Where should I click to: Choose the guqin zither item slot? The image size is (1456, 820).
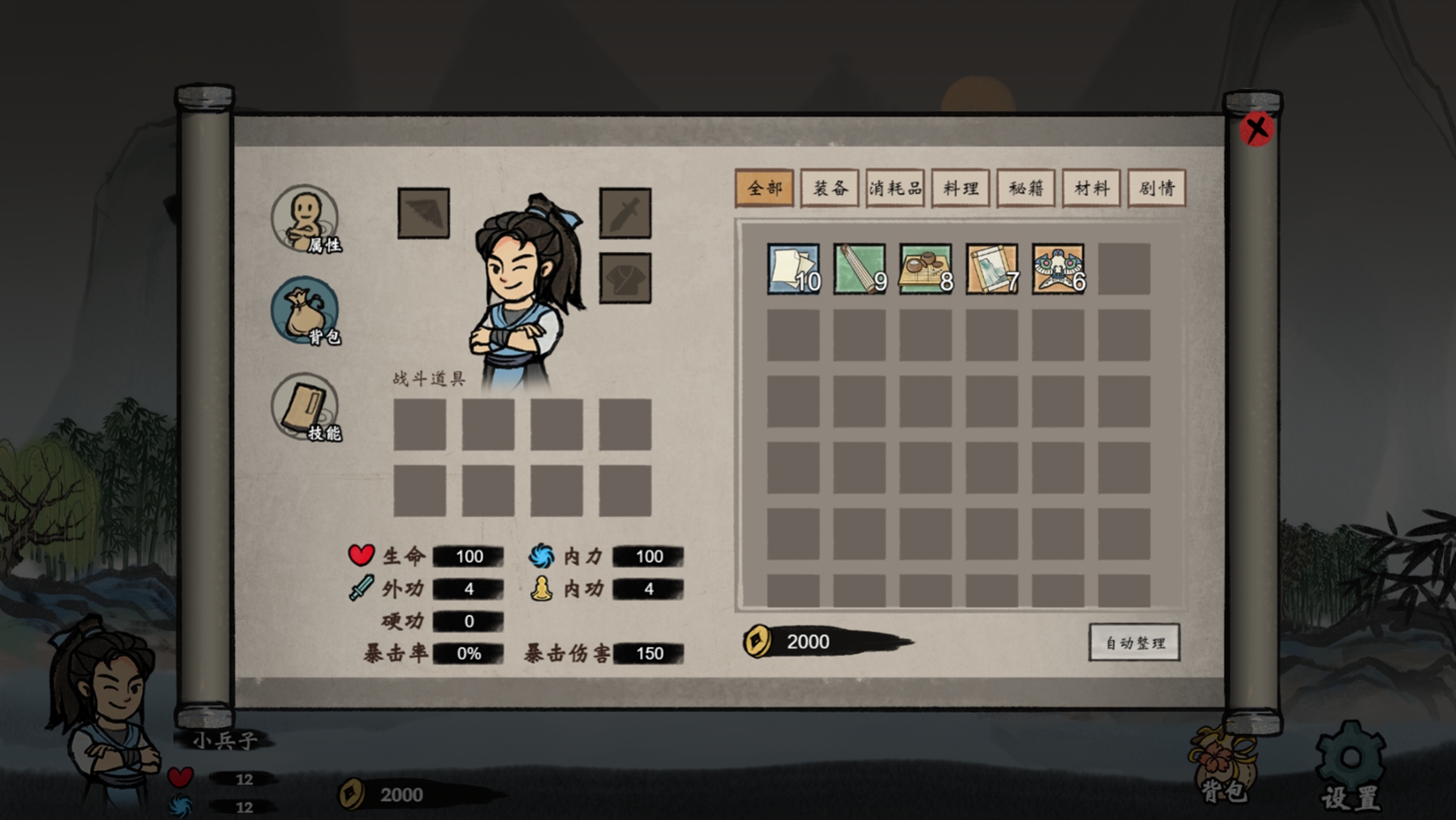point(859,269)
